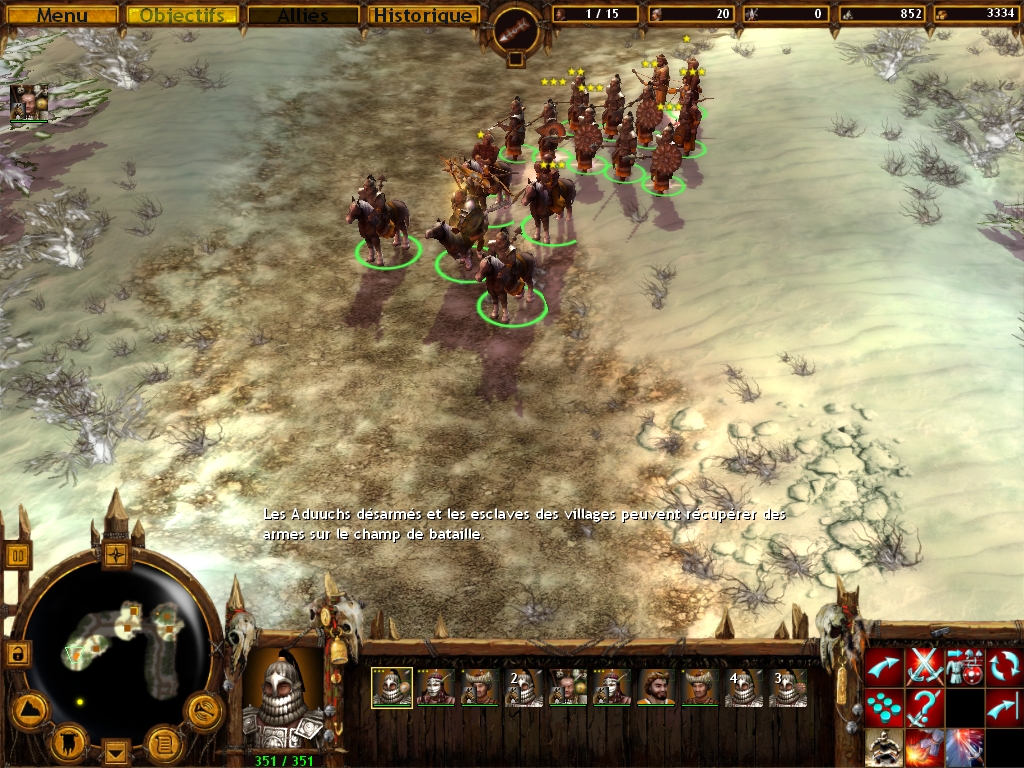Pause the game with the pause button
This screenshot has height=768, width=1024.
point(18,555)
